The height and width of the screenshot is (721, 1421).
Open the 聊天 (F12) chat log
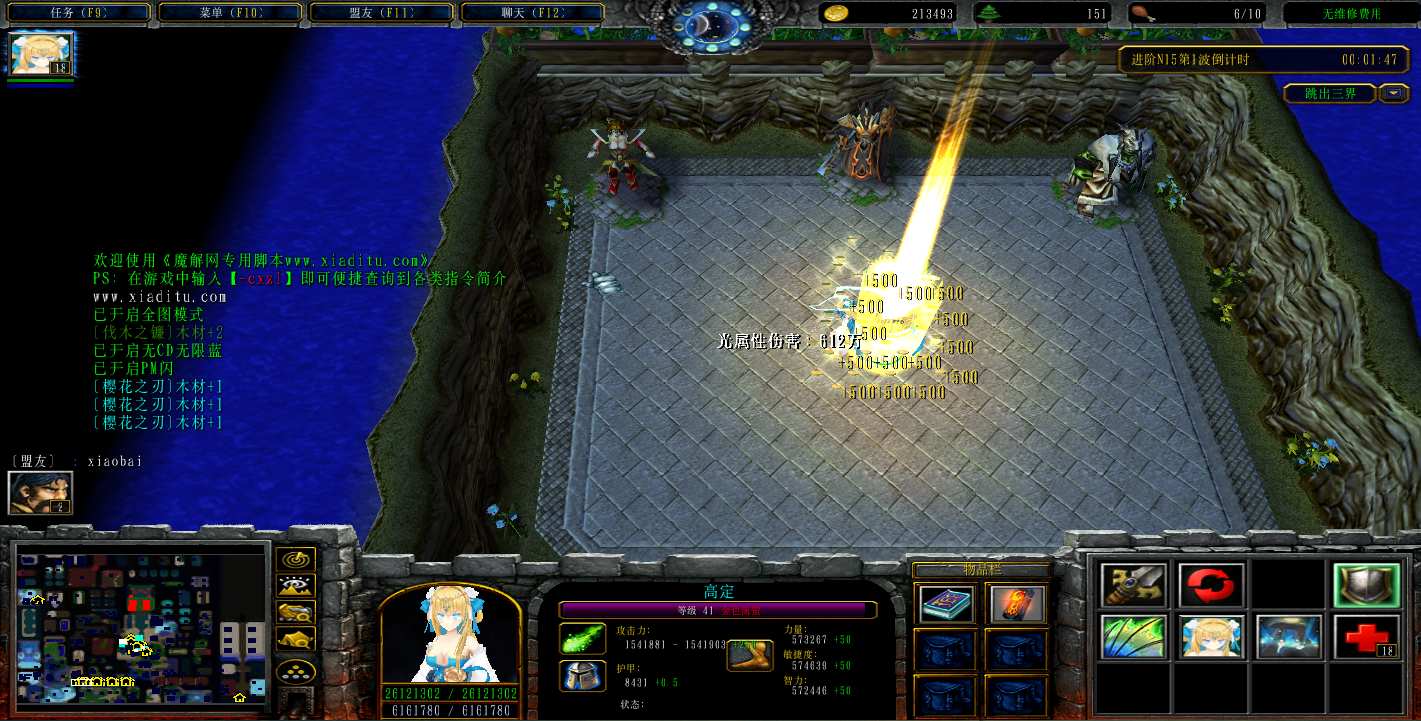point(532,14)
